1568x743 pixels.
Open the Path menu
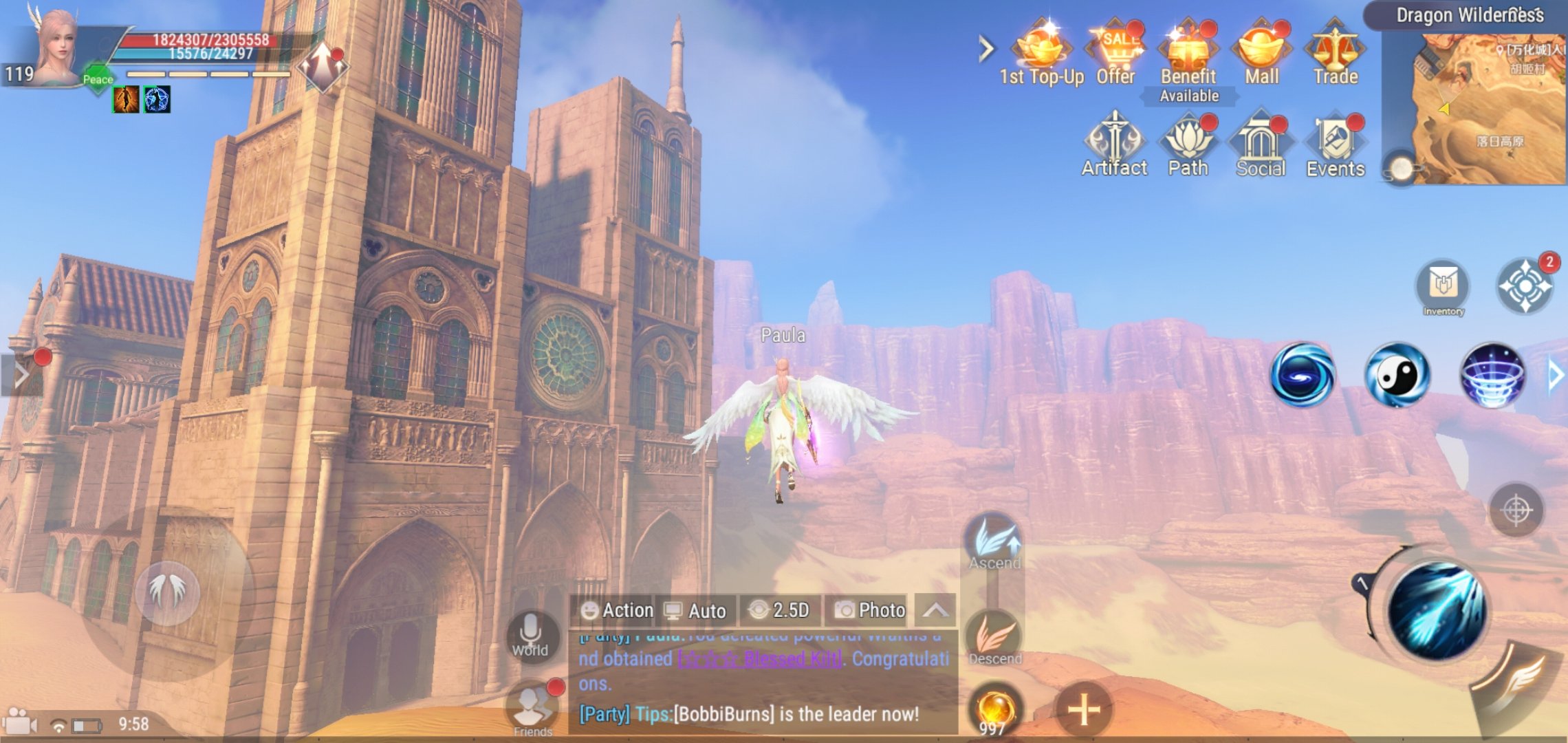pyautogui.click(x=1188, y=144)
